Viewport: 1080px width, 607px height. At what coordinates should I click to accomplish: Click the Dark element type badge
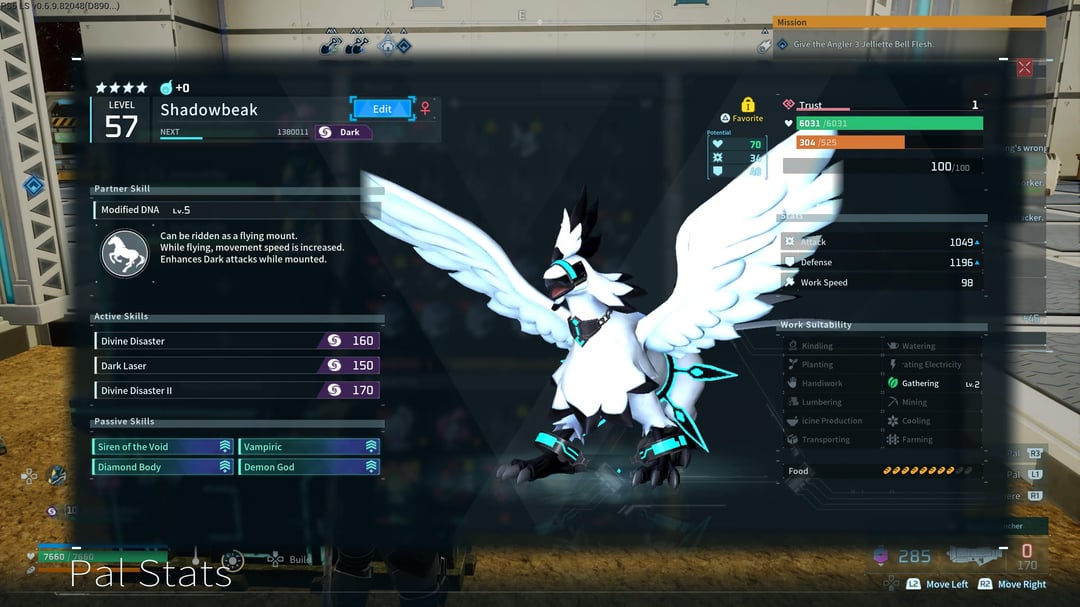pyautogui.click(x=343, y=132)
